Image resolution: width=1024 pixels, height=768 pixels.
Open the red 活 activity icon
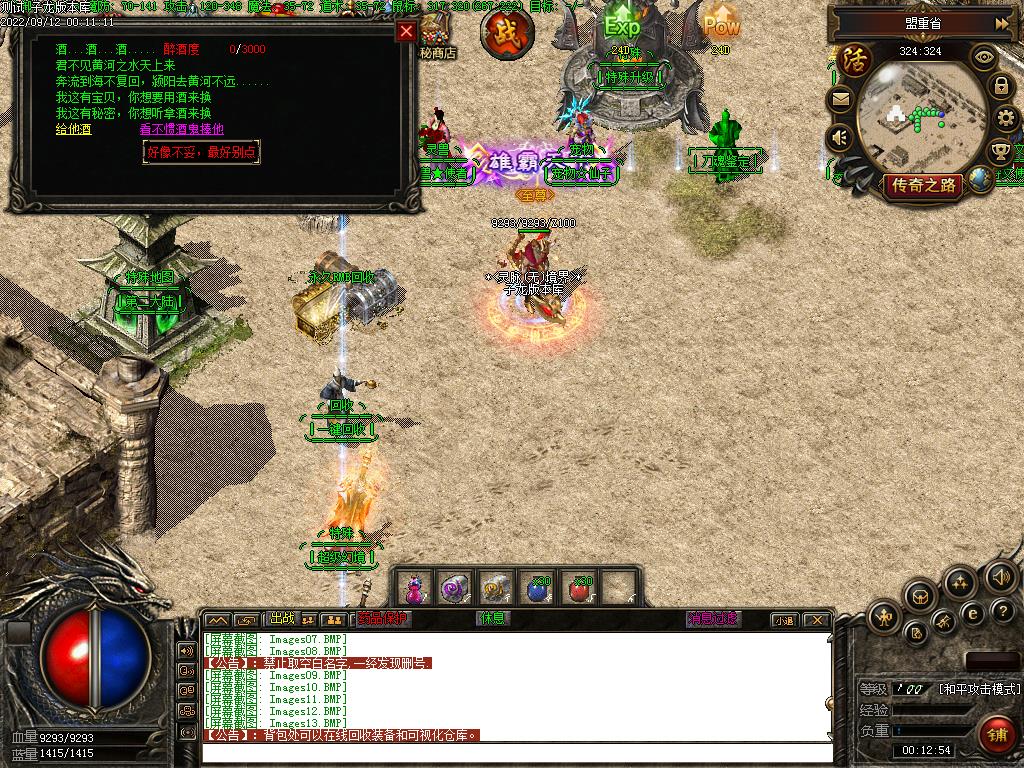pos(855,60)
